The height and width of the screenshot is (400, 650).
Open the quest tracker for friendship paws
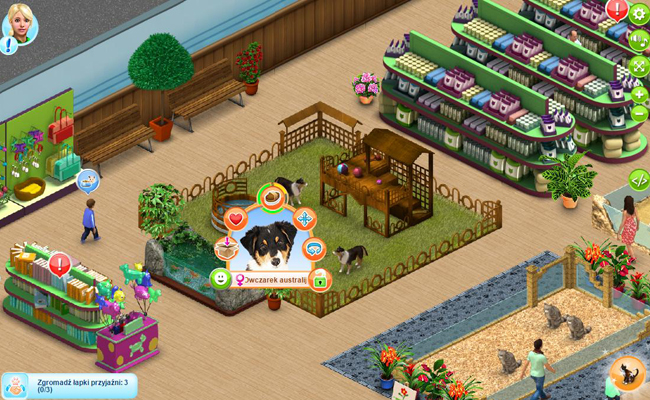(x=70, y=385)
